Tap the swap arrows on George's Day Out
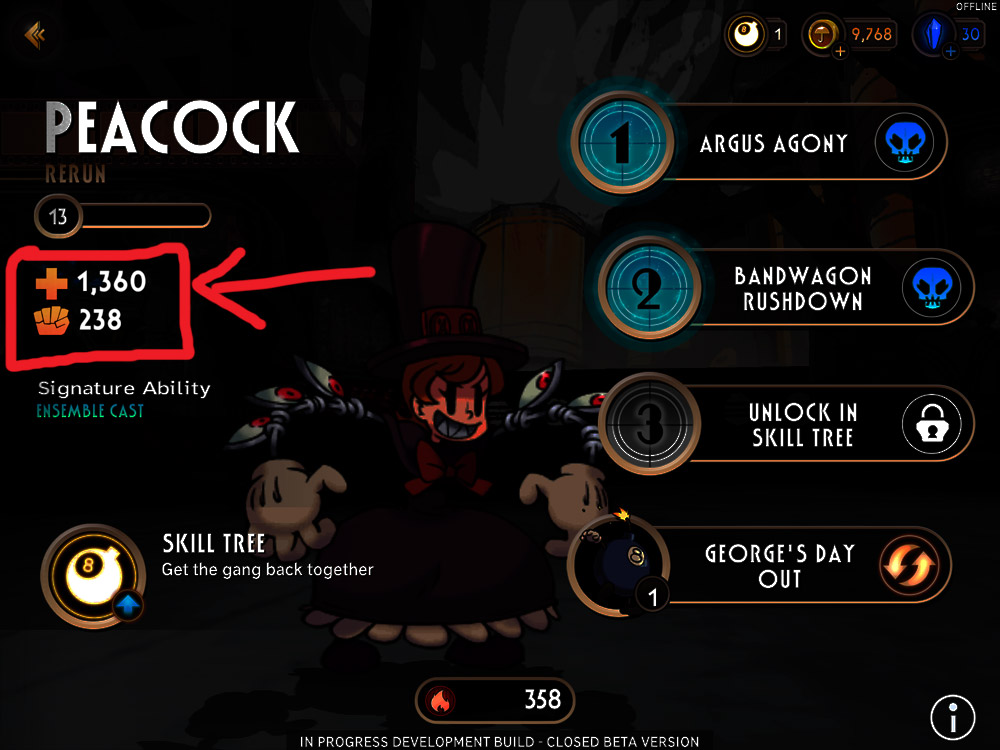 pyautogui.click(x=908, y=565)
